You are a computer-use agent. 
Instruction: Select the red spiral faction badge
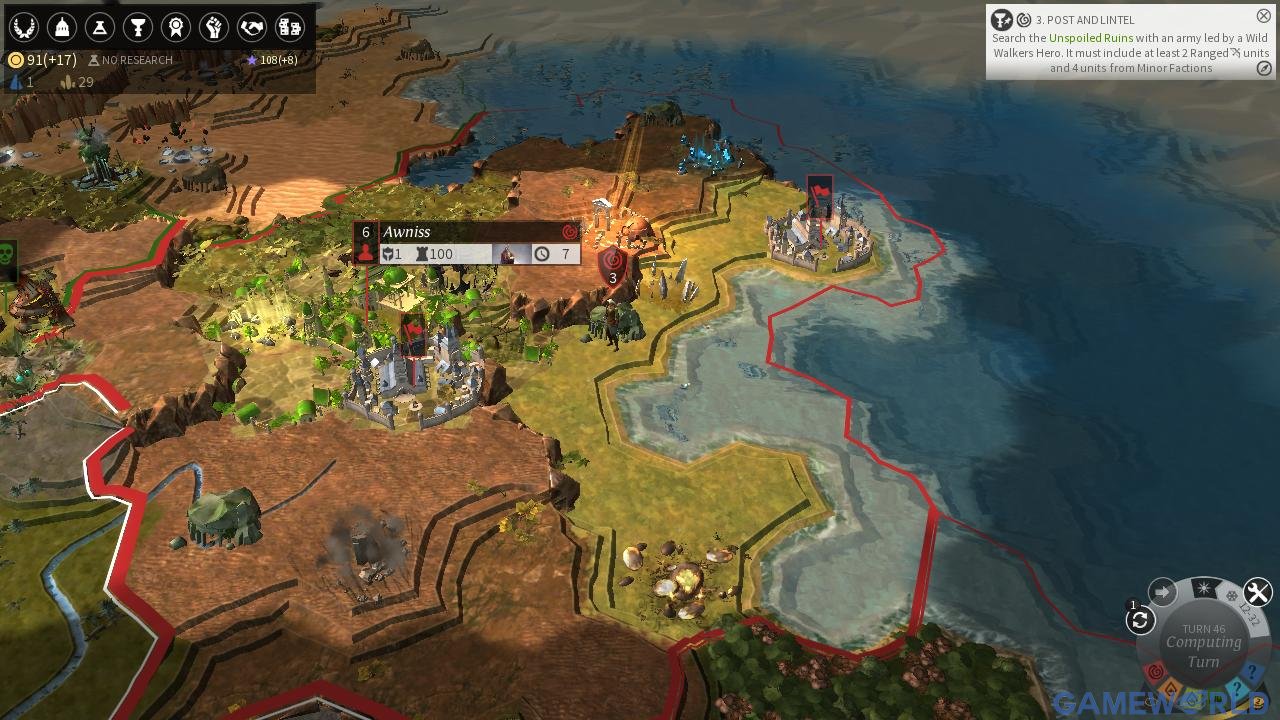coord(1155,671)
